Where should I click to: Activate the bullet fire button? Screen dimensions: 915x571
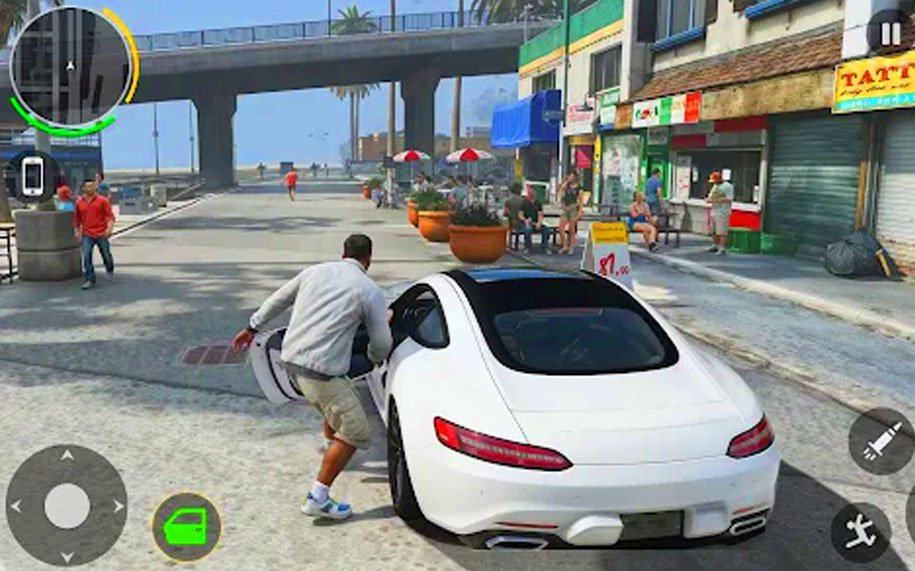tap(882, 441)
